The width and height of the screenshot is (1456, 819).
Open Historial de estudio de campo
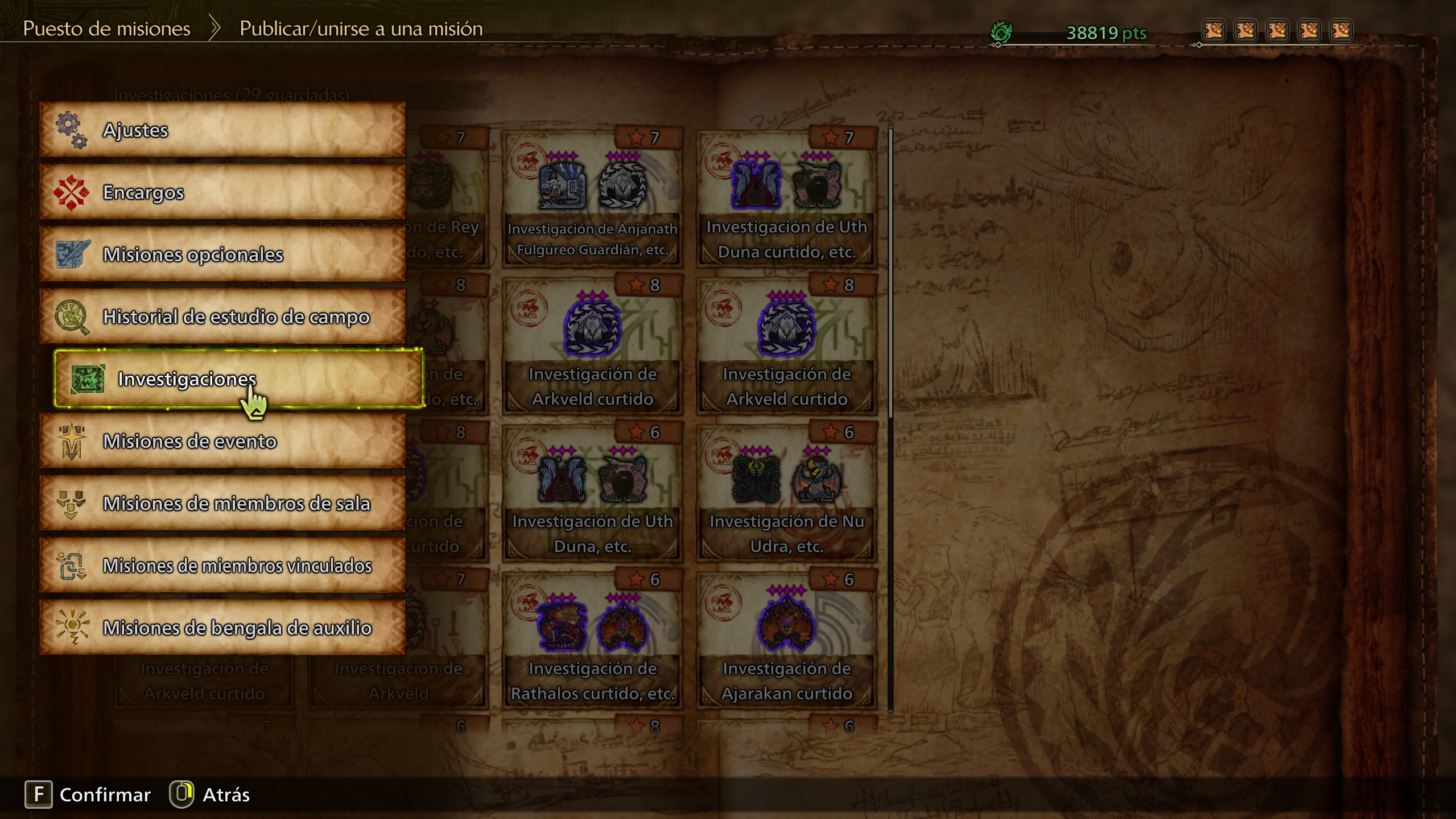(222, 316)
